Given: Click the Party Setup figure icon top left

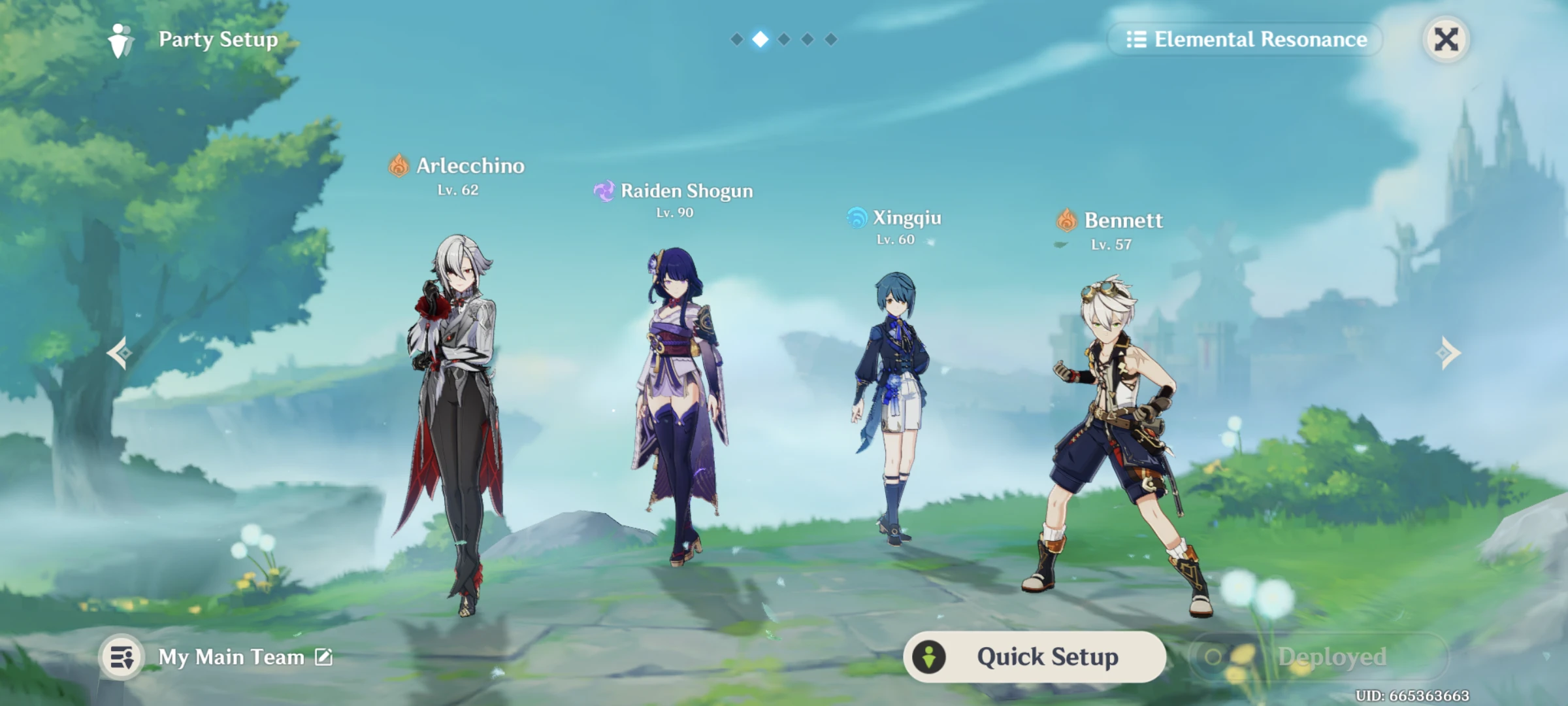Looking at the screenshot, I should 121,39.
